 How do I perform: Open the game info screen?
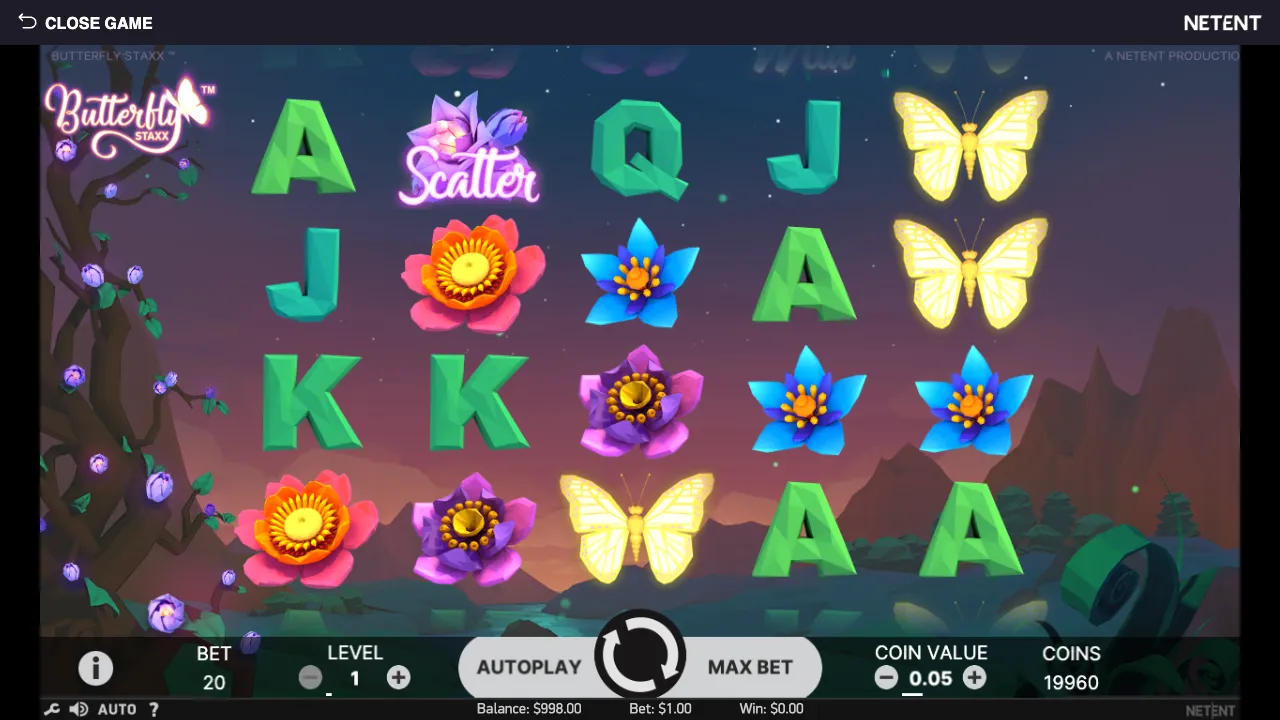pyautogui.click(x=95, y=668)
